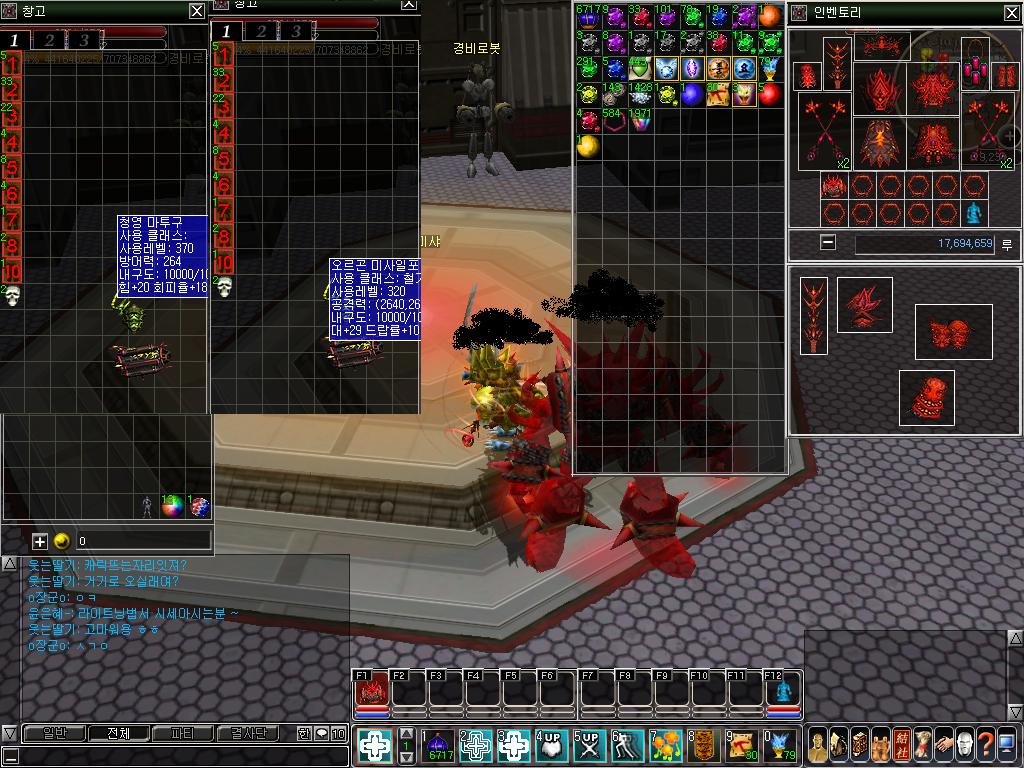Click the minus button beside the money amount
The height and width of the screenshot is (768, 1024).
pos(827,242)
